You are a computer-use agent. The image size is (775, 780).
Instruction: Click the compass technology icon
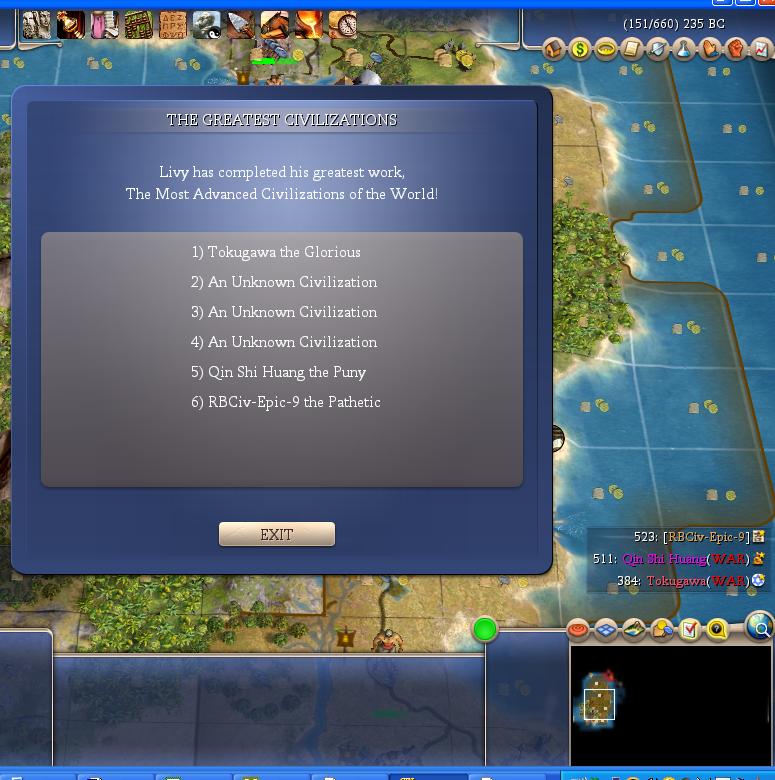coord(342,24)
